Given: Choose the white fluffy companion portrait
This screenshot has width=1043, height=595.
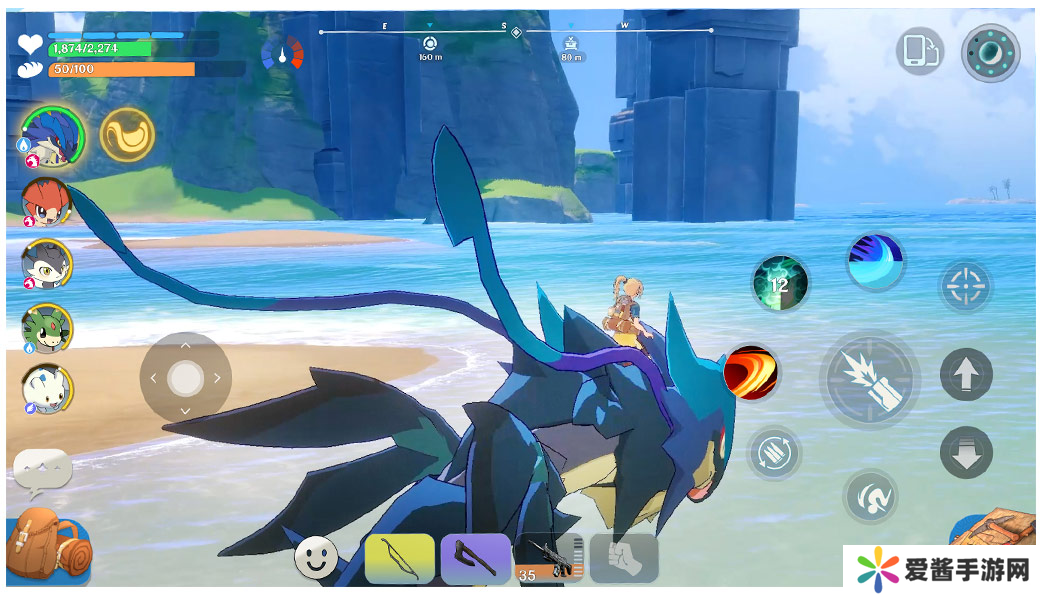Looking at the screenshot, I should point(46,390).
